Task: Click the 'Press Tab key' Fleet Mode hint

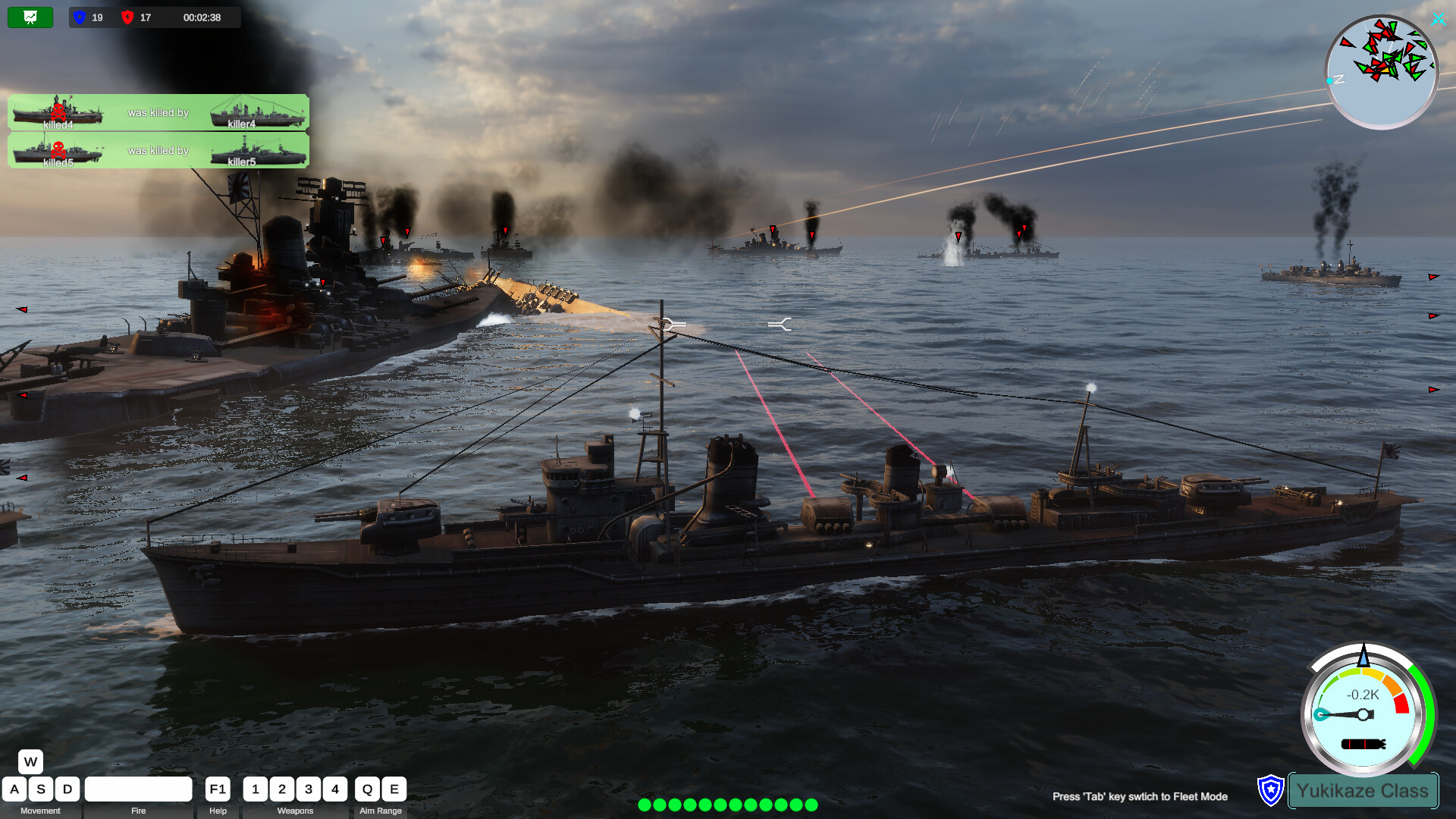Action: click(x=1140, y=797)
